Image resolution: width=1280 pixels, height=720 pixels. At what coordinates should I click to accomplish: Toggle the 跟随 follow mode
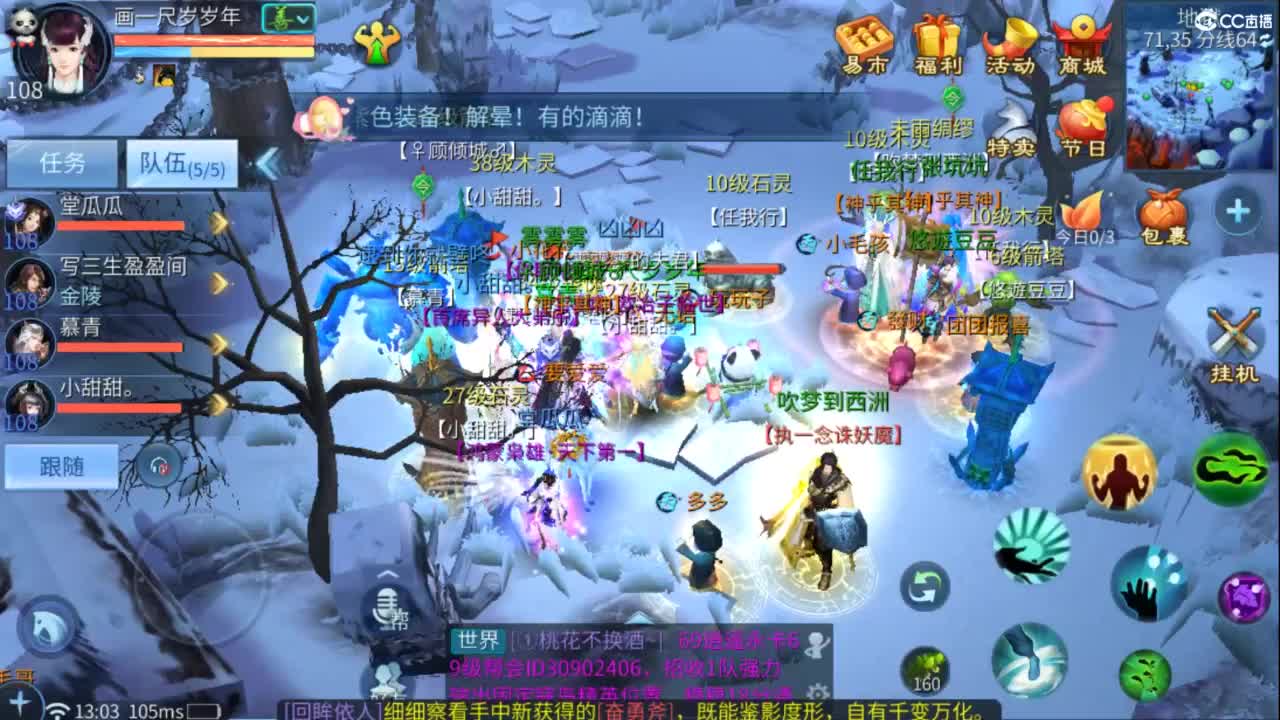(60, 467)
